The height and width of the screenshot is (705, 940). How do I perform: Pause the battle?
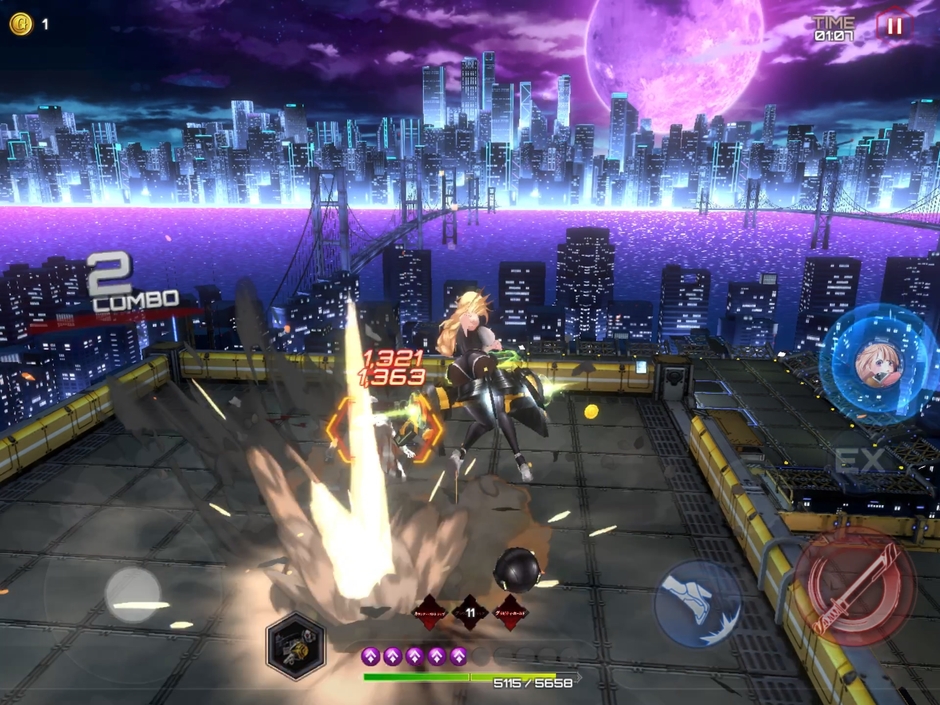tap(894, 27)
